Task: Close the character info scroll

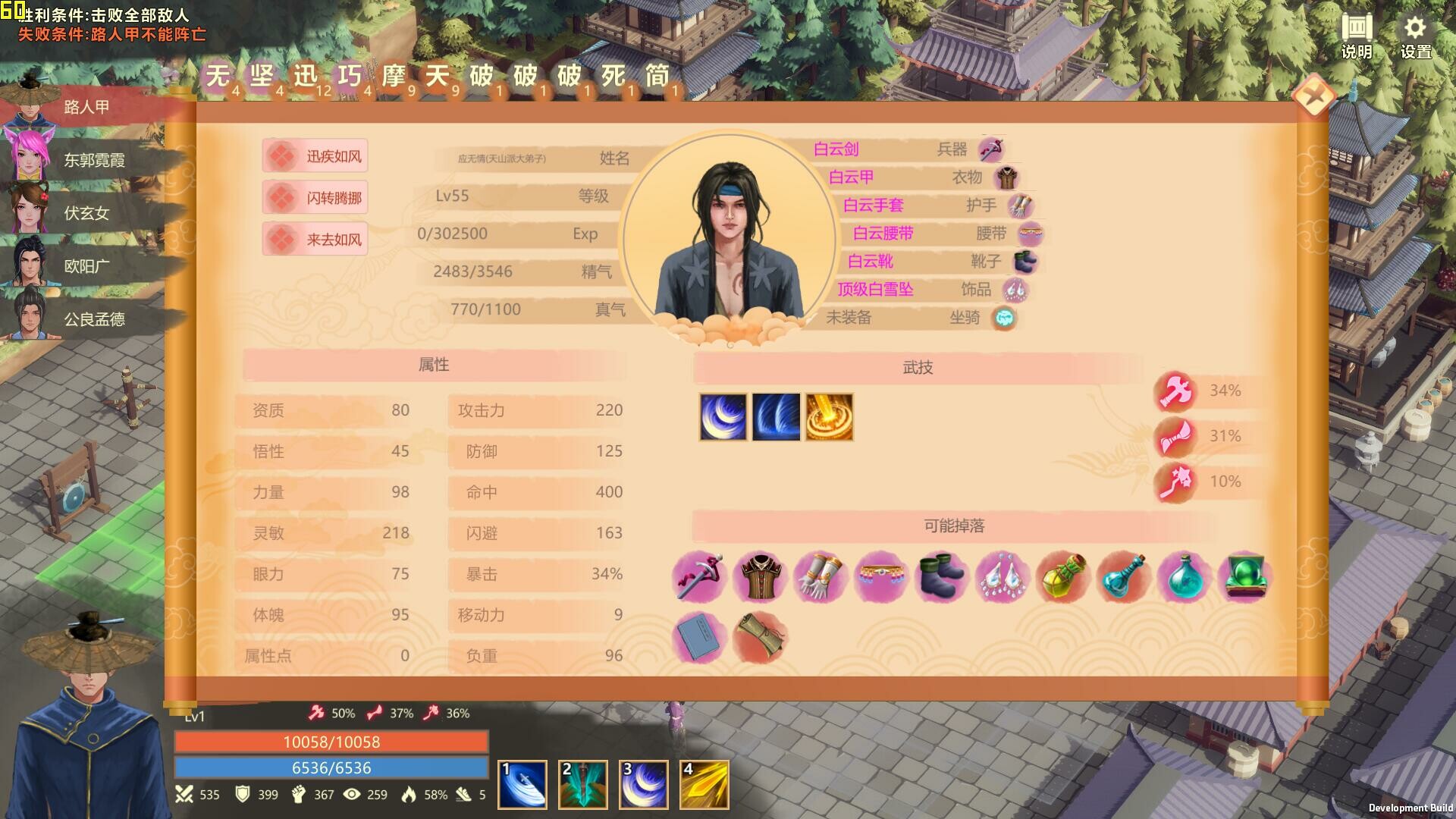Action: (x=1313, y=96)
